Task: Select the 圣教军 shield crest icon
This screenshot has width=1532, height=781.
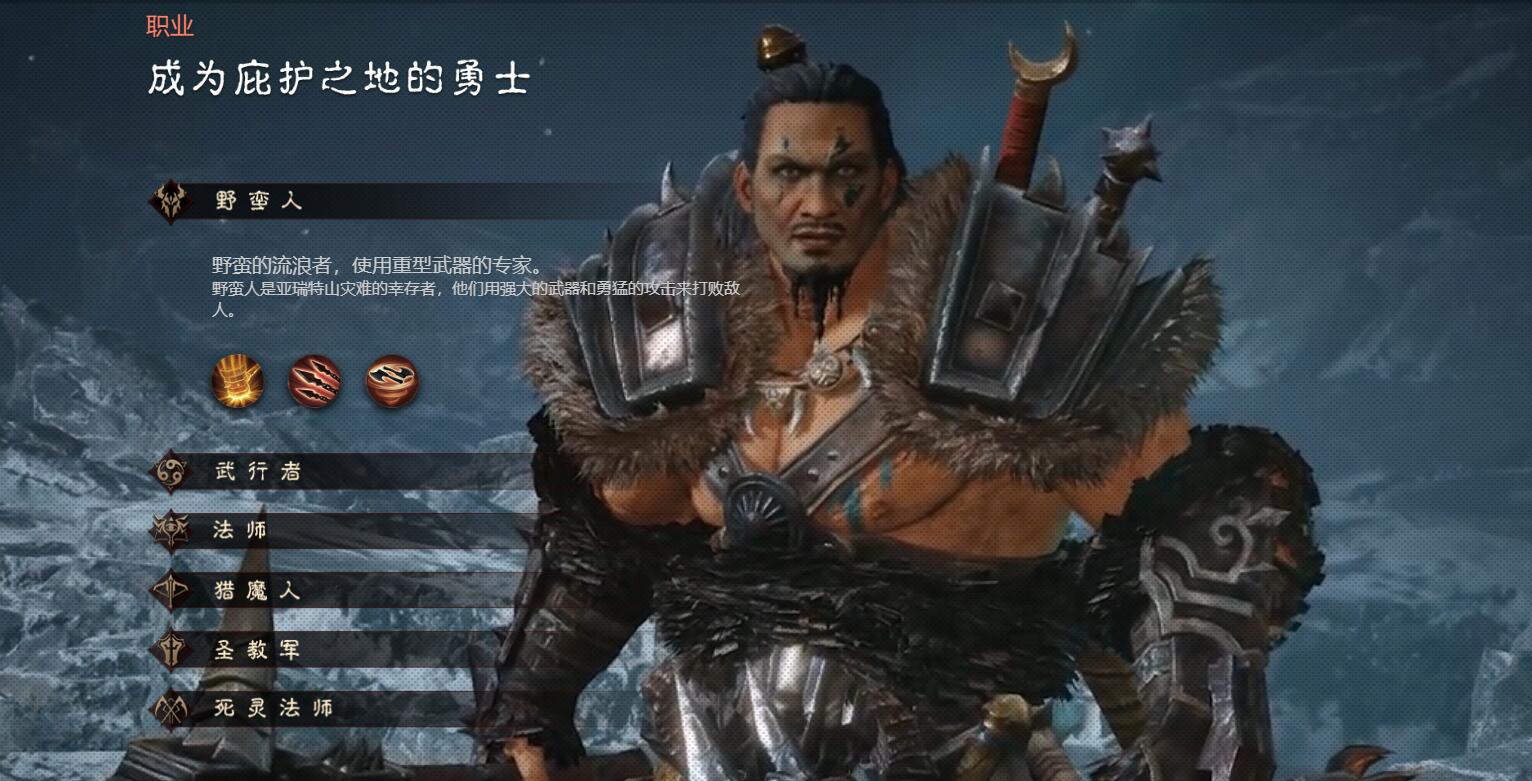Action: (171, 651)
